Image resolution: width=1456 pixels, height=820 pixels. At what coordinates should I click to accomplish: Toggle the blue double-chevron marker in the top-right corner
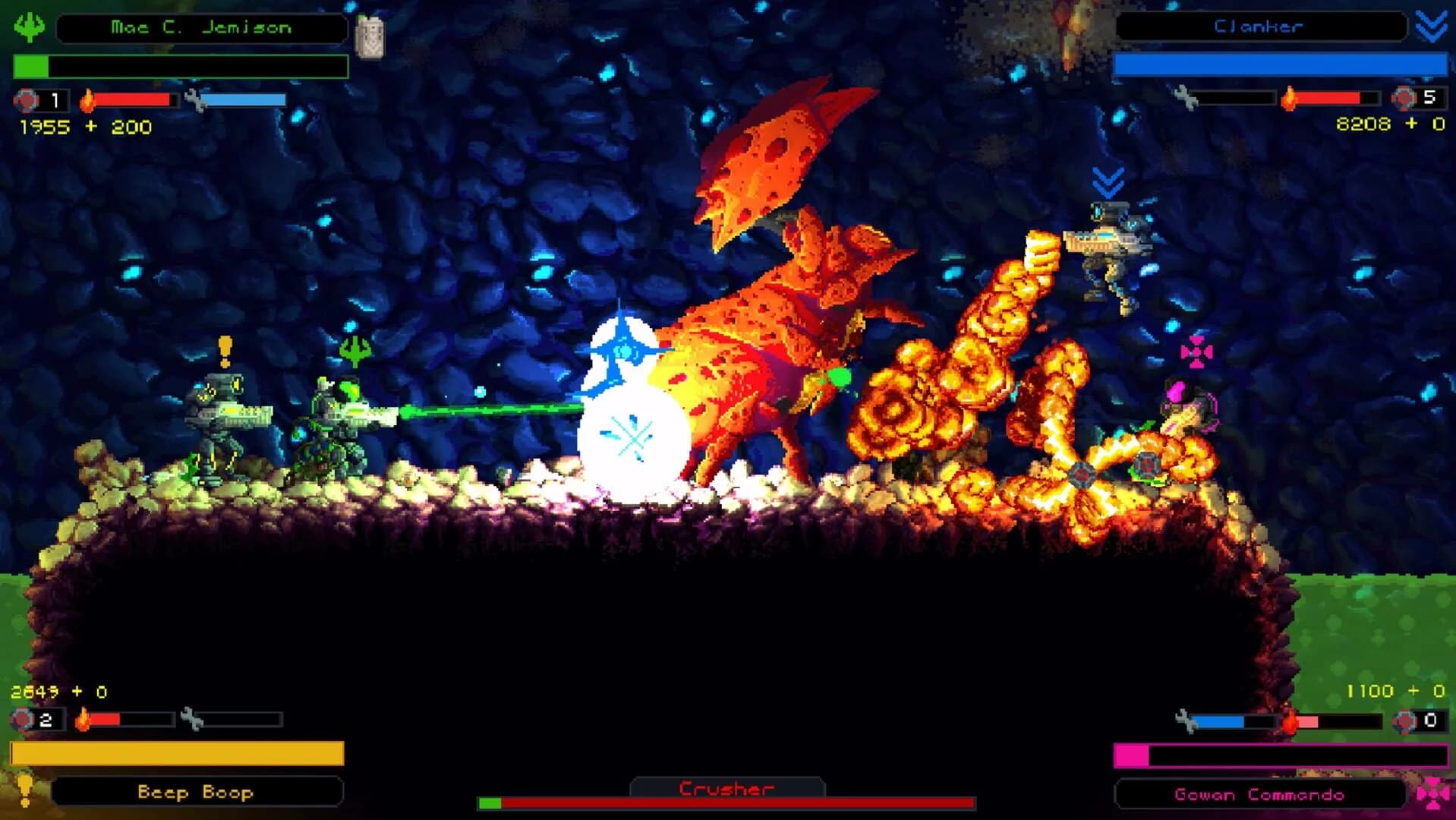(x=1430, y=27)
